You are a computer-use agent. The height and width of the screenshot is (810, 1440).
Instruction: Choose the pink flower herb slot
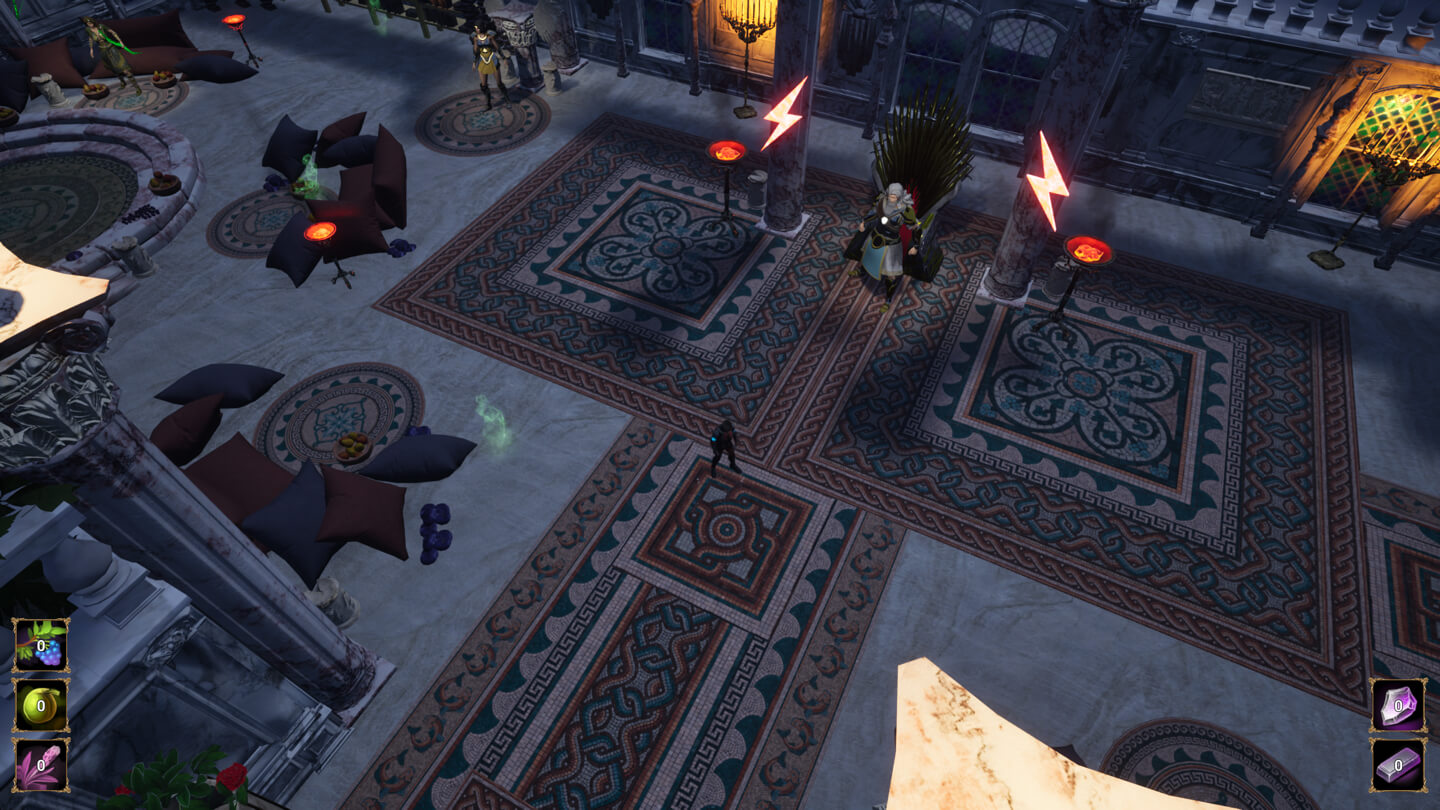(x=41, y=765)
